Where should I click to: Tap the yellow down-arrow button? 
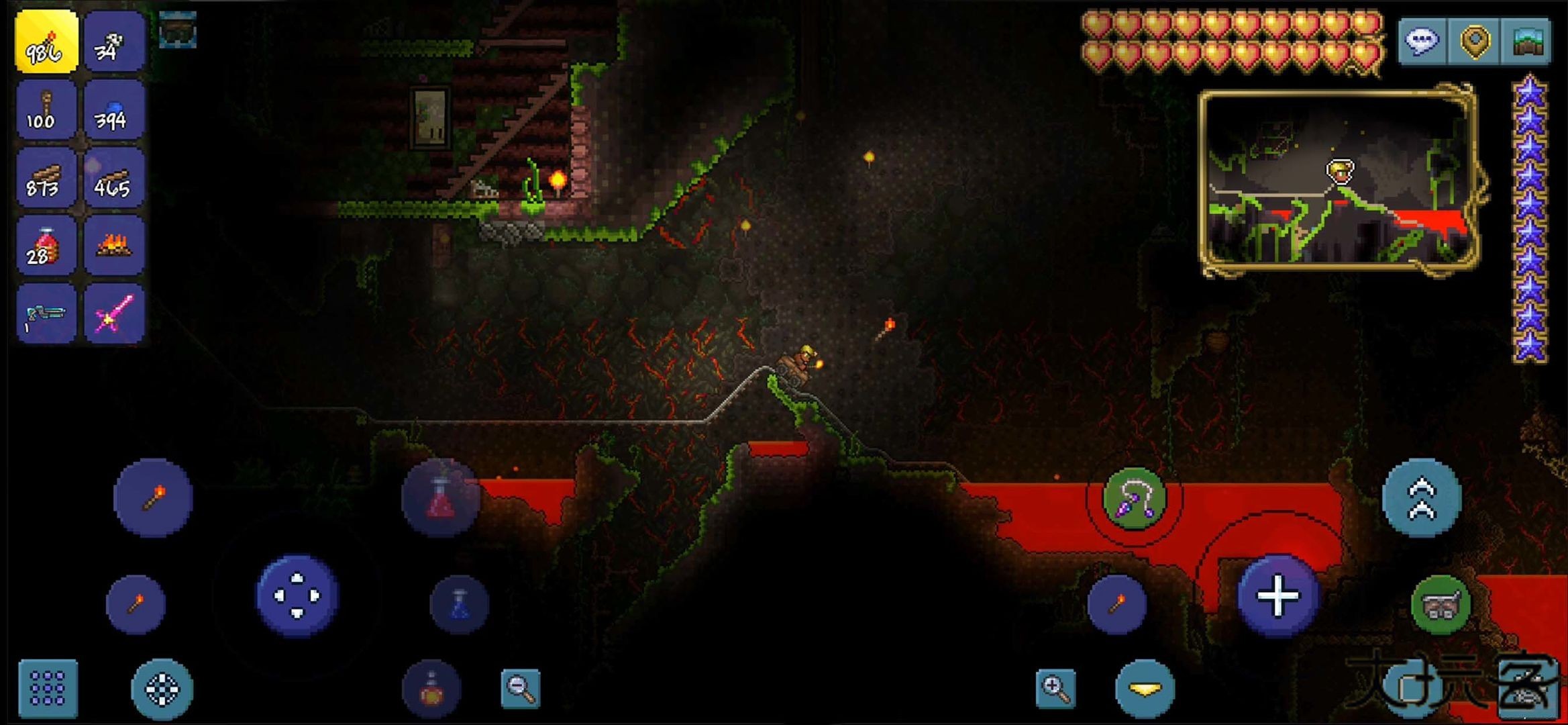point(1145,688)
